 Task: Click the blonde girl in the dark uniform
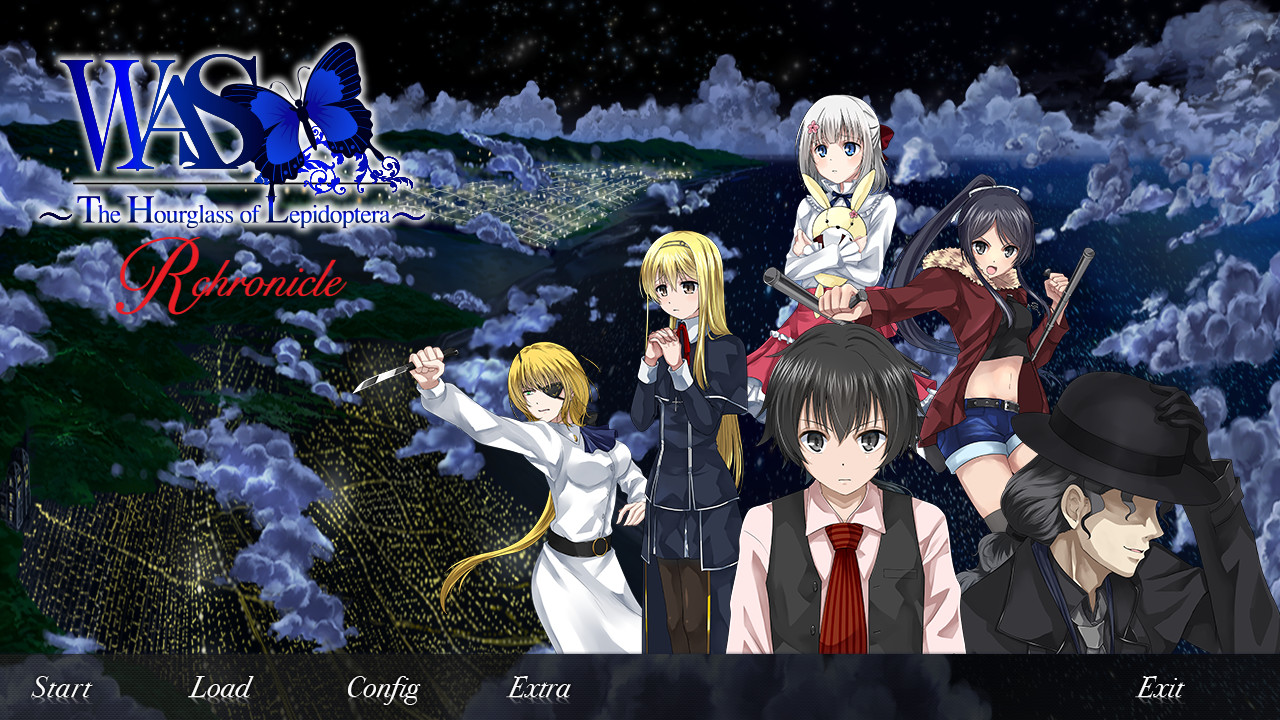(680, 400)
